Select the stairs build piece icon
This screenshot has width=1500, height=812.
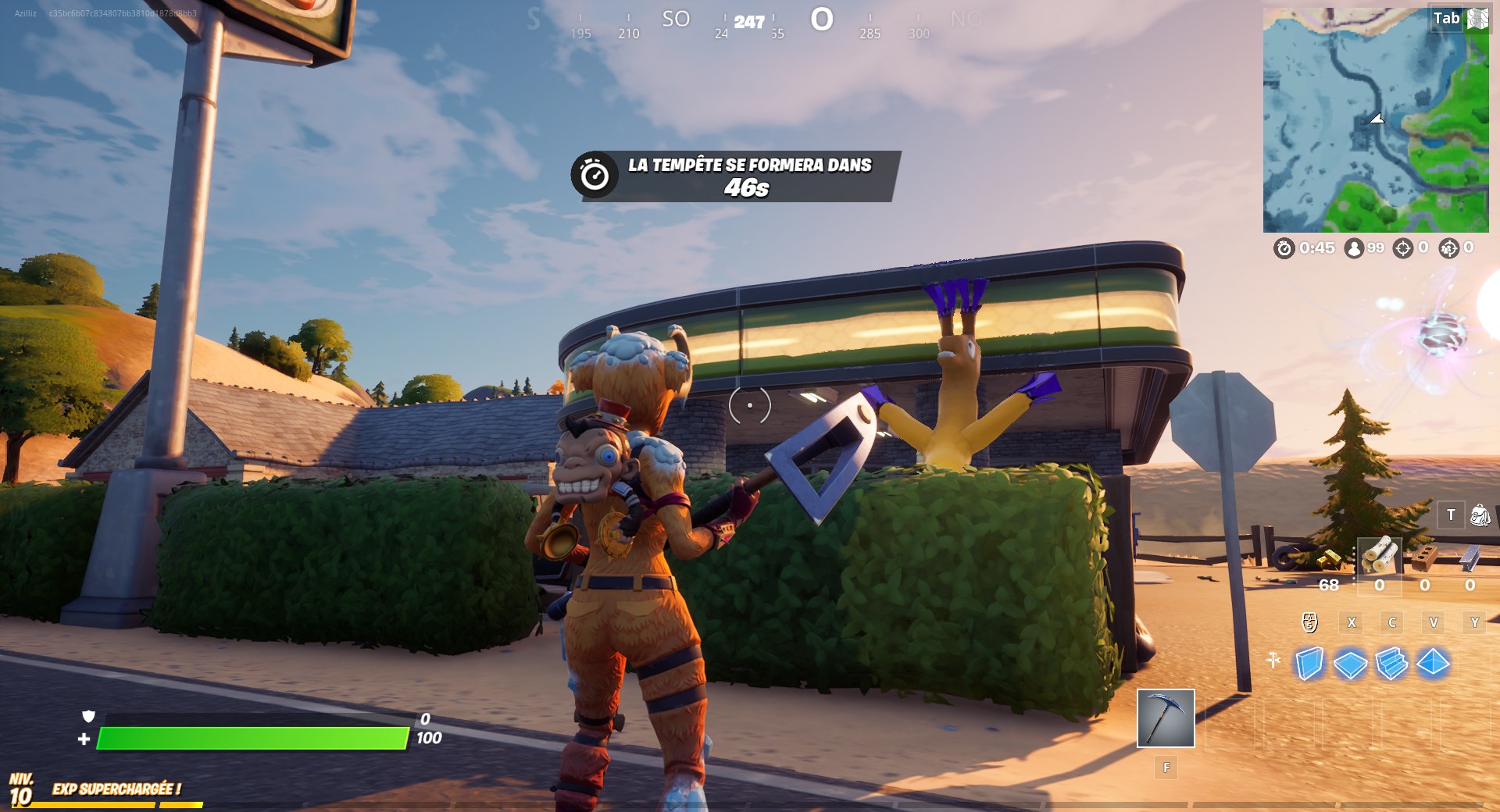click(x=1391, y=664)
